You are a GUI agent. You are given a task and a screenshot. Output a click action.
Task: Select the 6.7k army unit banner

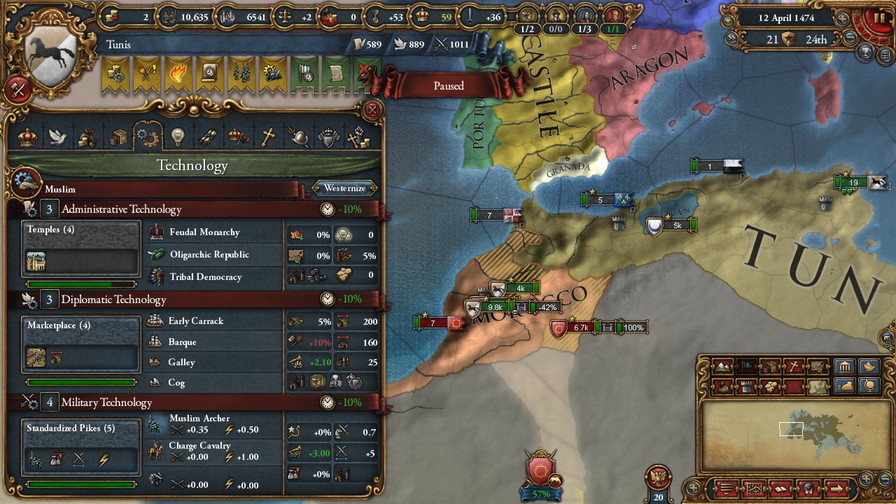click(x=581, y=327)
